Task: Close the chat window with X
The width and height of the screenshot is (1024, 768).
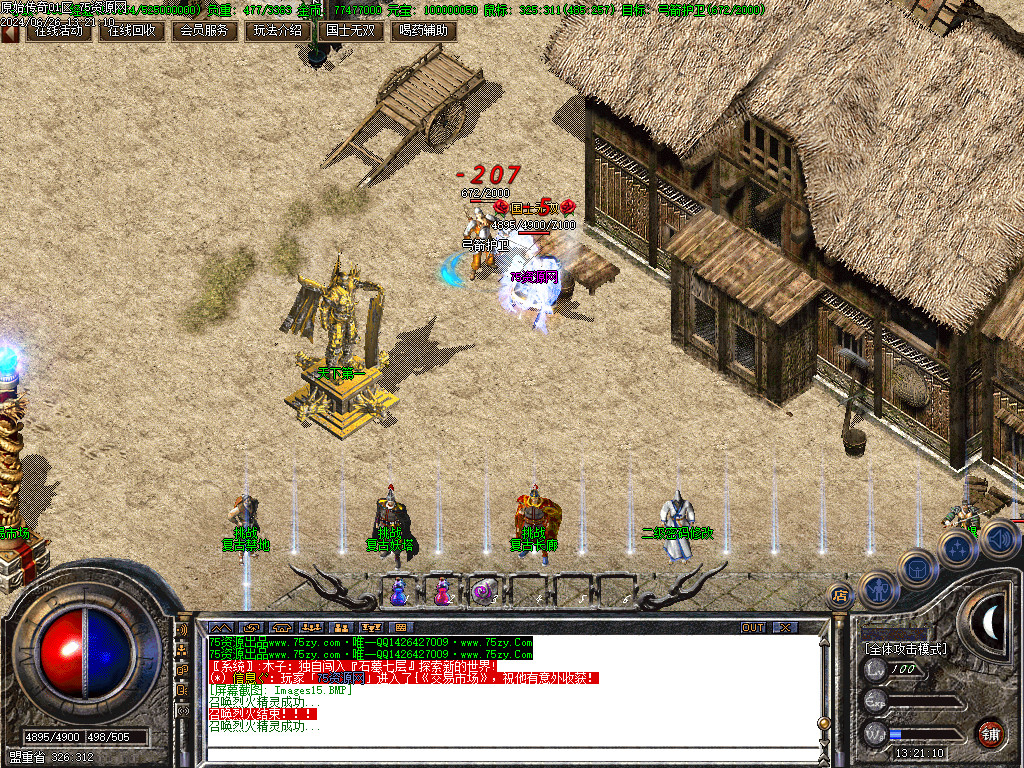Action: click(x=786, y=627)
